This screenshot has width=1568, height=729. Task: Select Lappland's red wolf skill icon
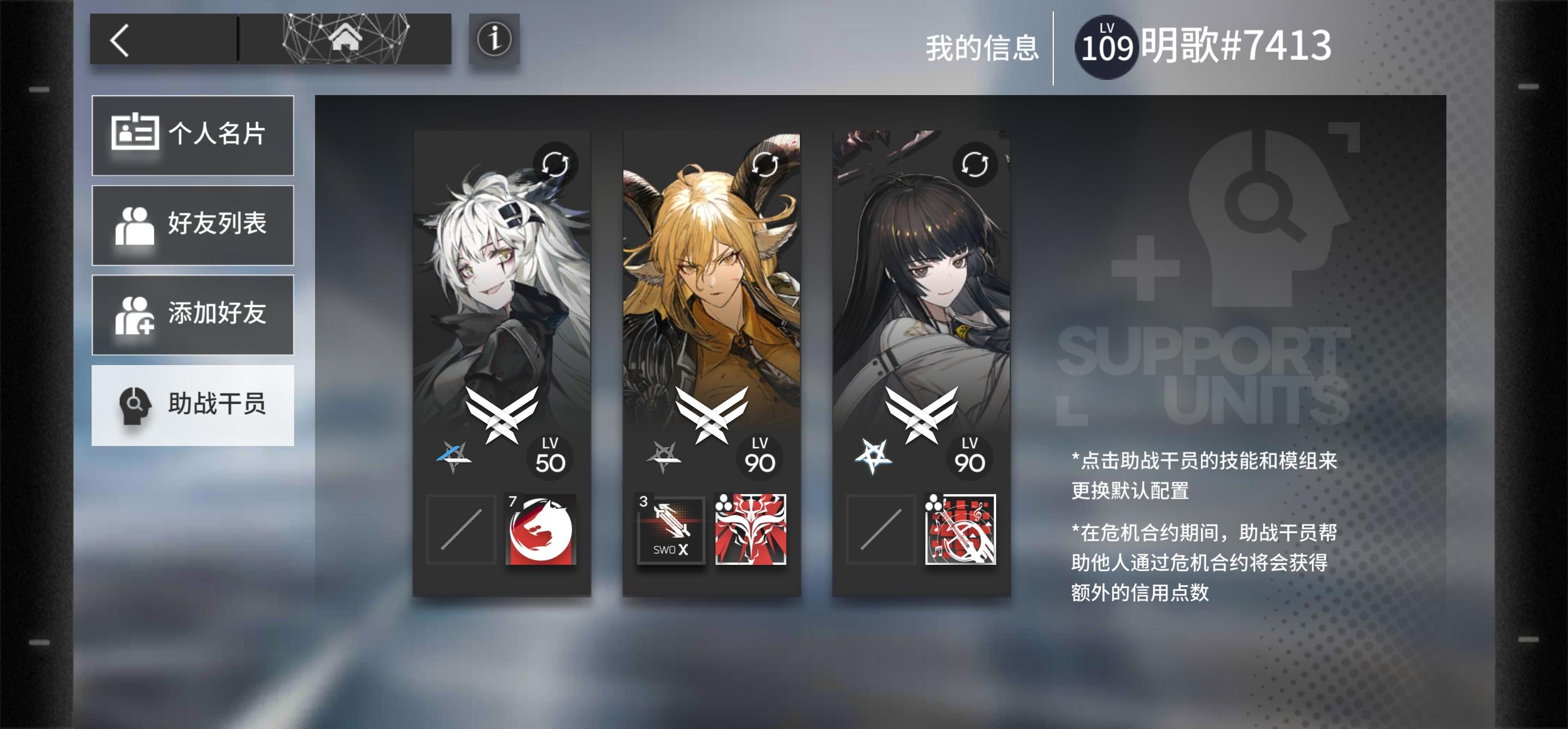point(541,530)
